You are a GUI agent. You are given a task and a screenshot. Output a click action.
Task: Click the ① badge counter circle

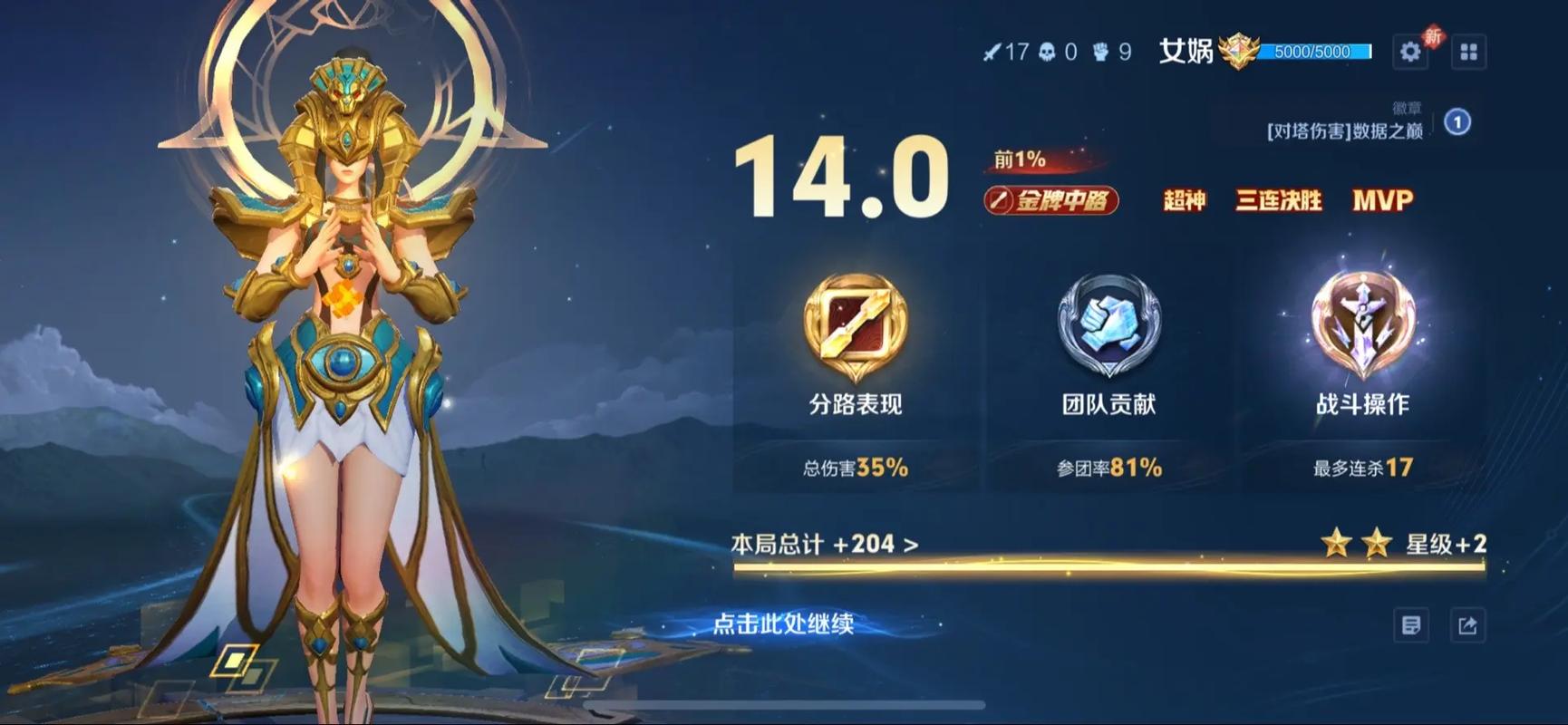click(1455, 124)
